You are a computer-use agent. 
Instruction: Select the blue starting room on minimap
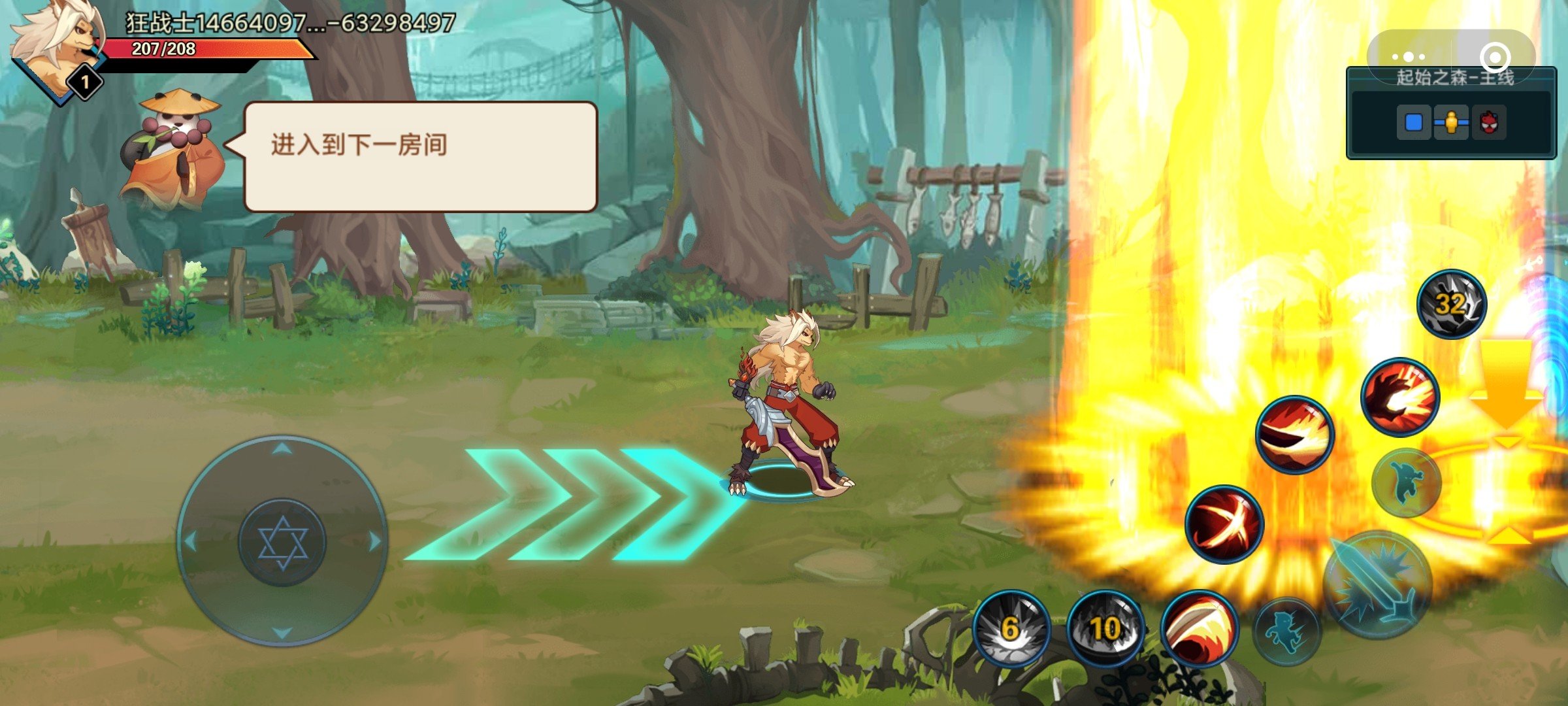1413,123
